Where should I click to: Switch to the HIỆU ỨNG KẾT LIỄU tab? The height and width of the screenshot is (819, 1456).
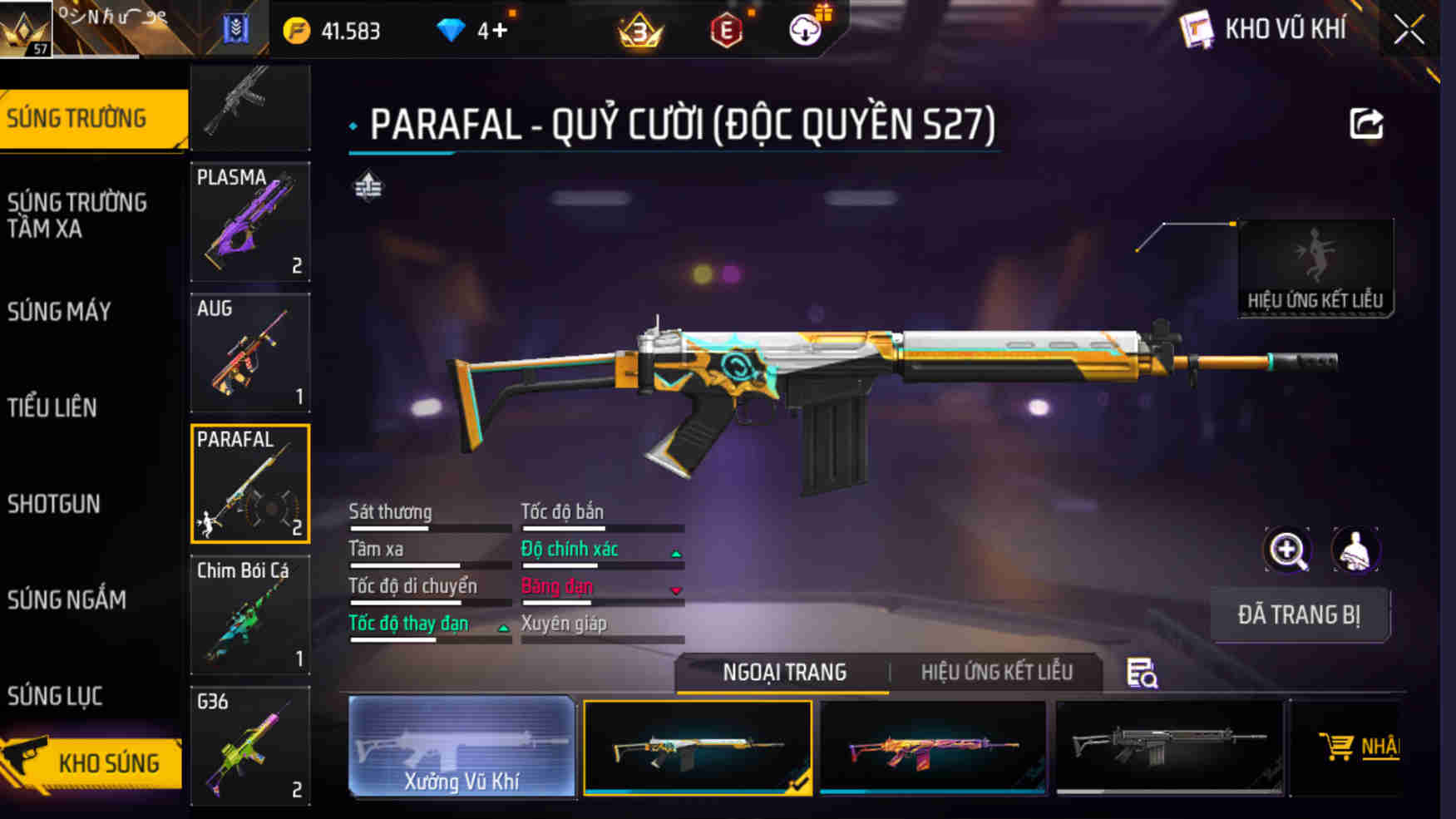point(995,671)
